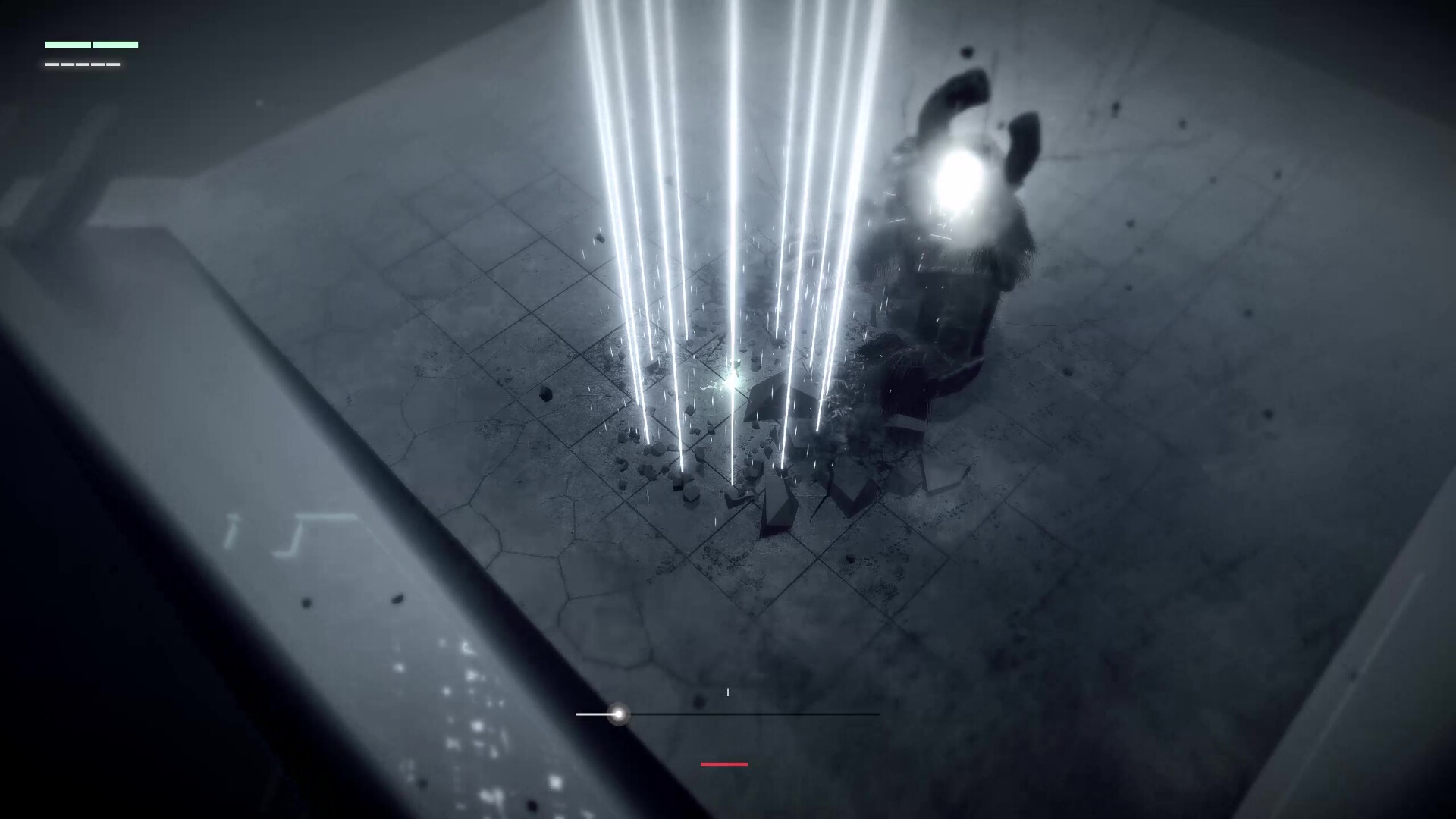The image size is (1456, 819).
Task: Expand the ammo pip row beneath the health bars
Action: [83, 66]
